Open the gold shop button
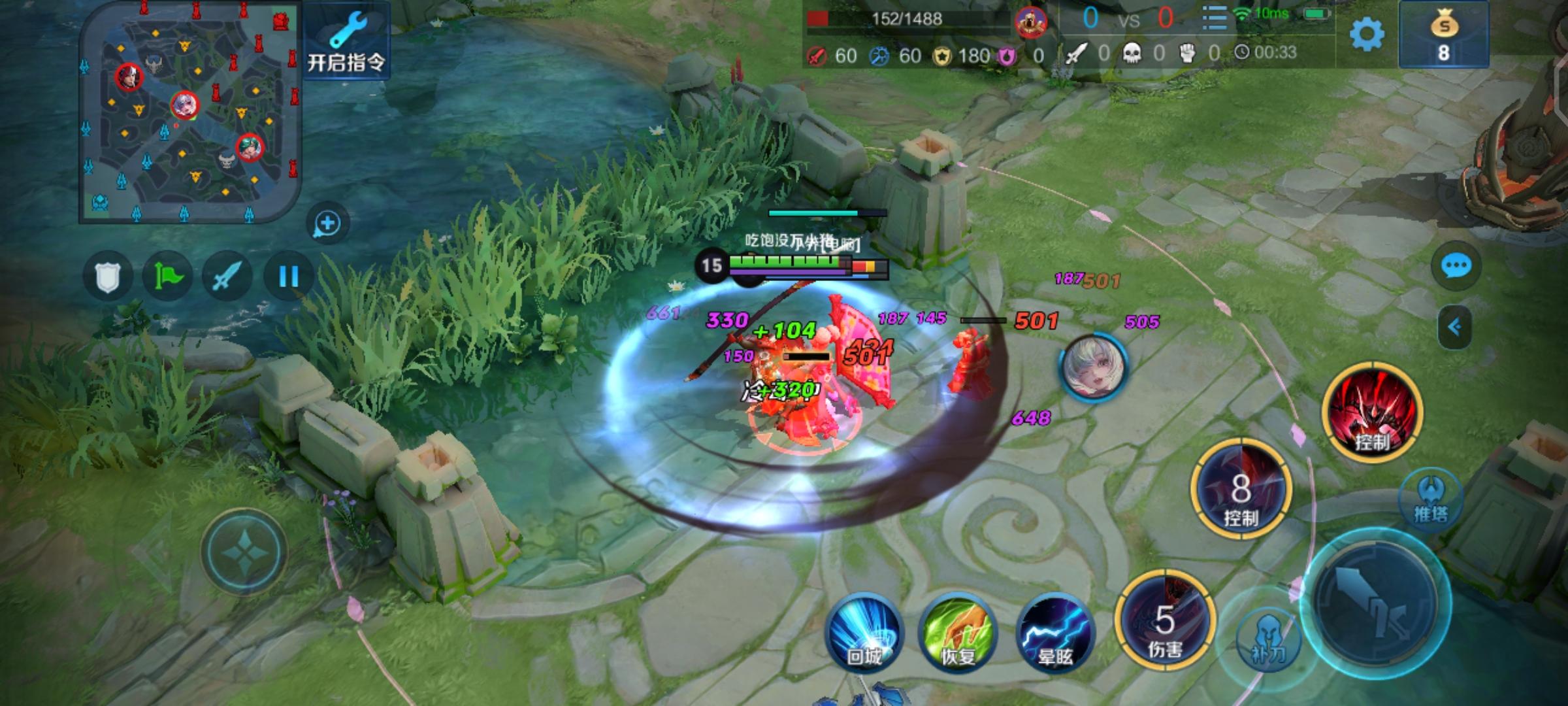Image resolution: width=1568 pixels, height=706 pixels. (1444, 35)
